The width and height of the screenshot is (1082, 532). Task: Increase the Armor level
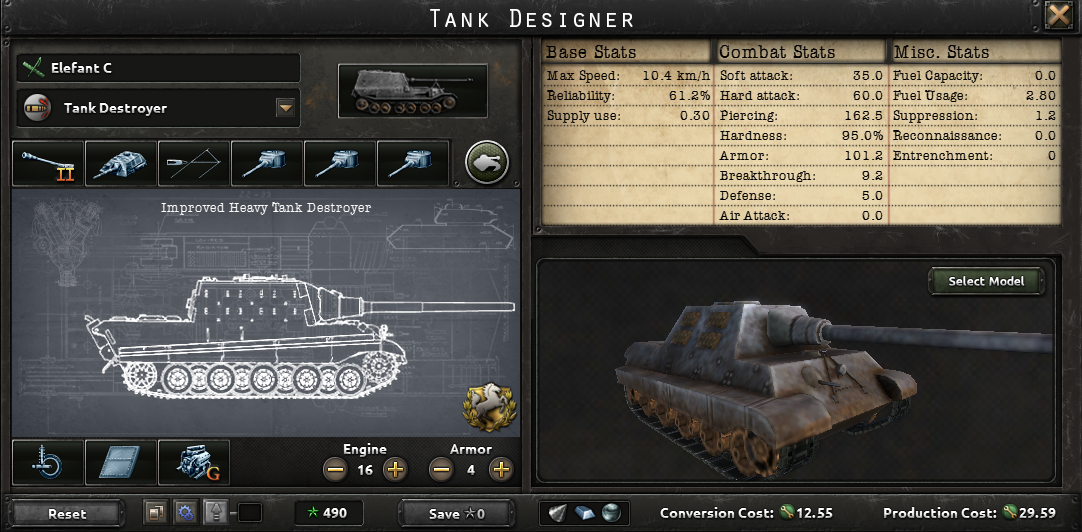501,469
